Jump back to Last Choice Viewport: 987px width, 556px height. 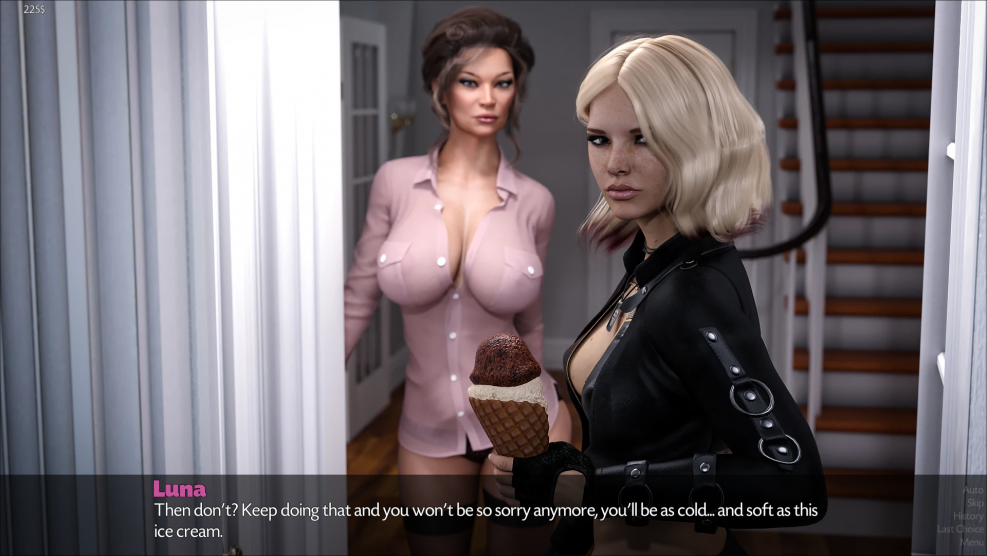(x=960, y=529)
